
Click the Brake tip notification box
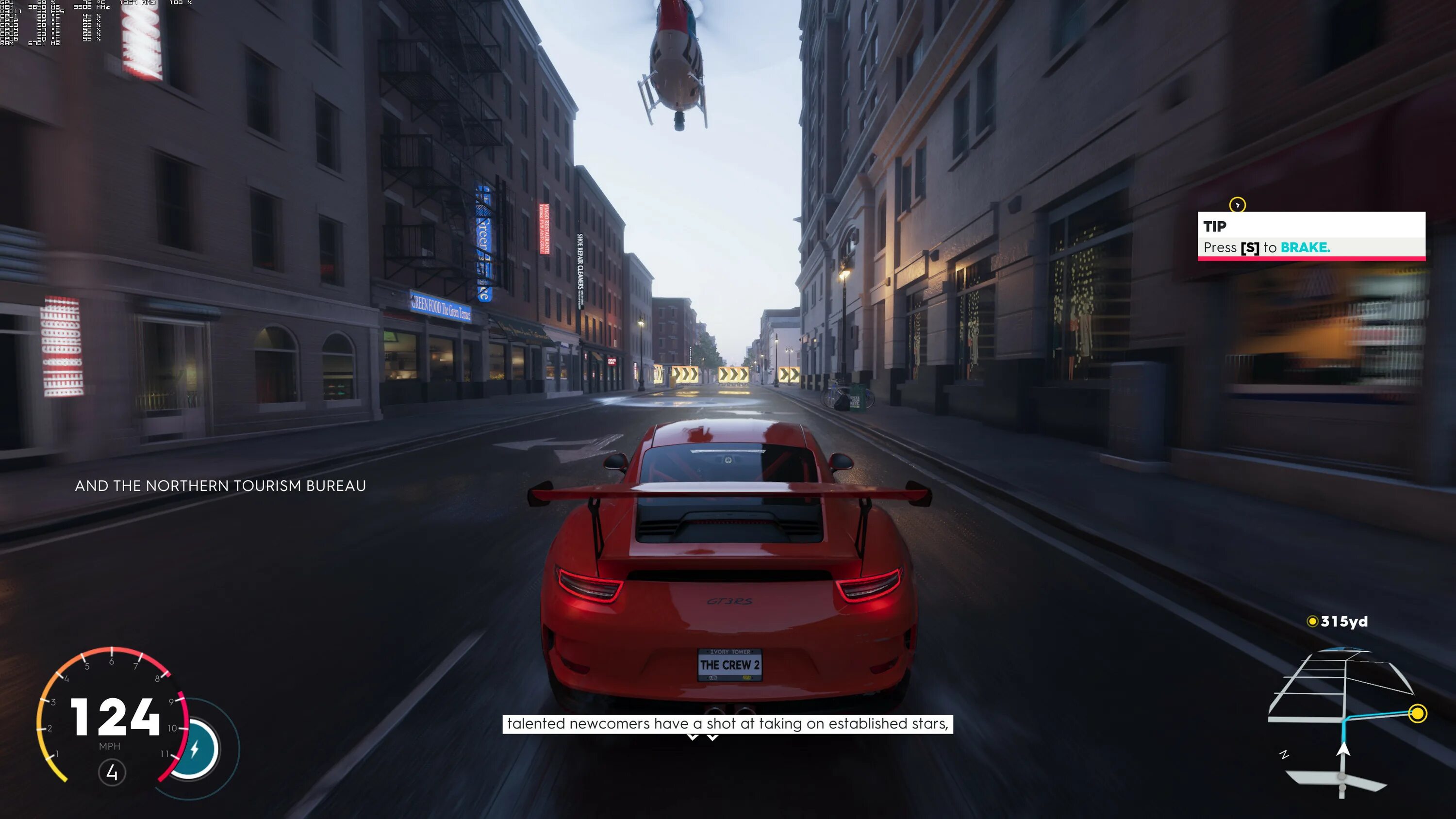[1311, 236]
